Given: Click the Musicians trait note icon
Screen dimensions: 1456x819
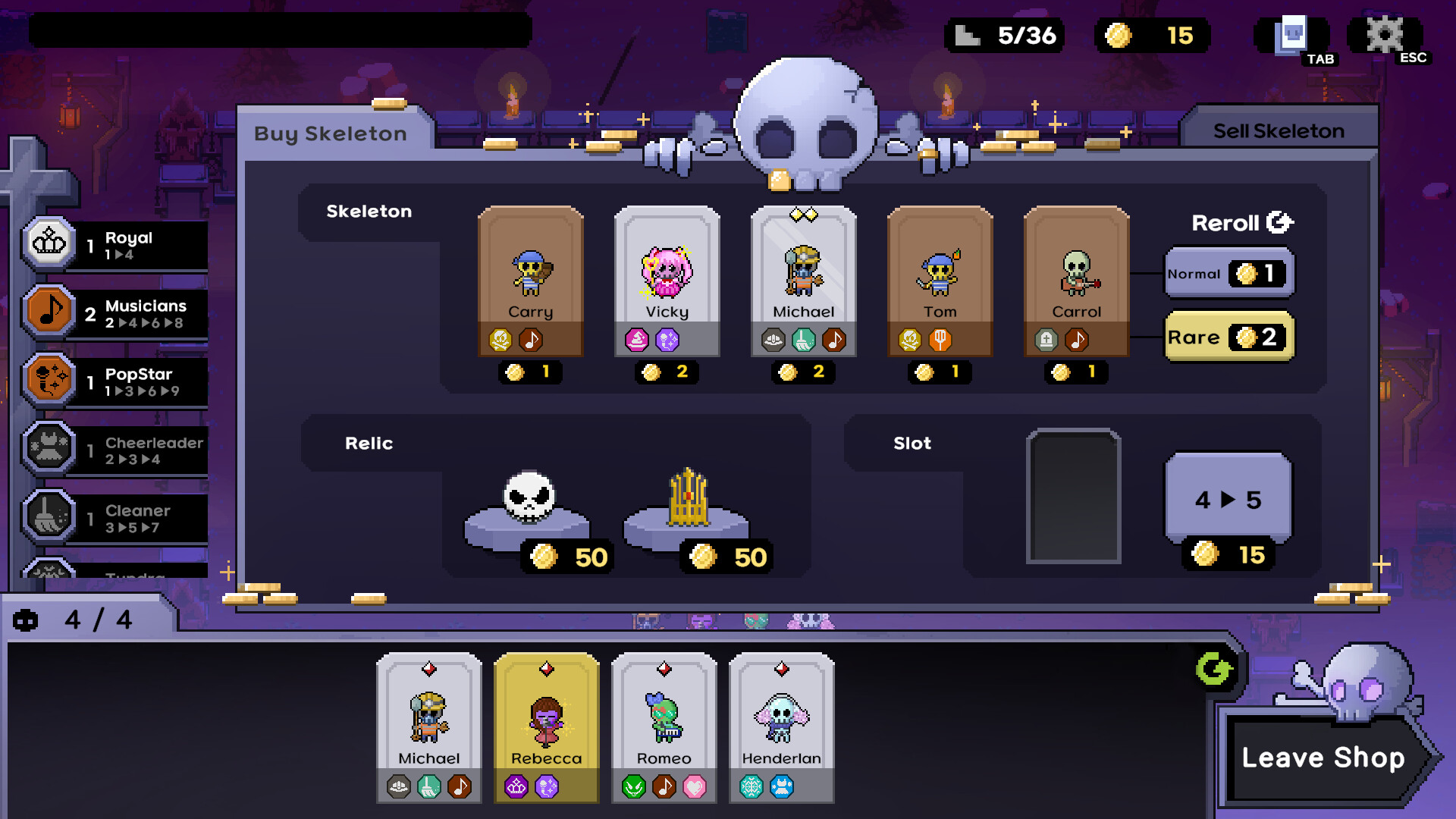Looking at the screenshot, I should click(x=48, y=312).
